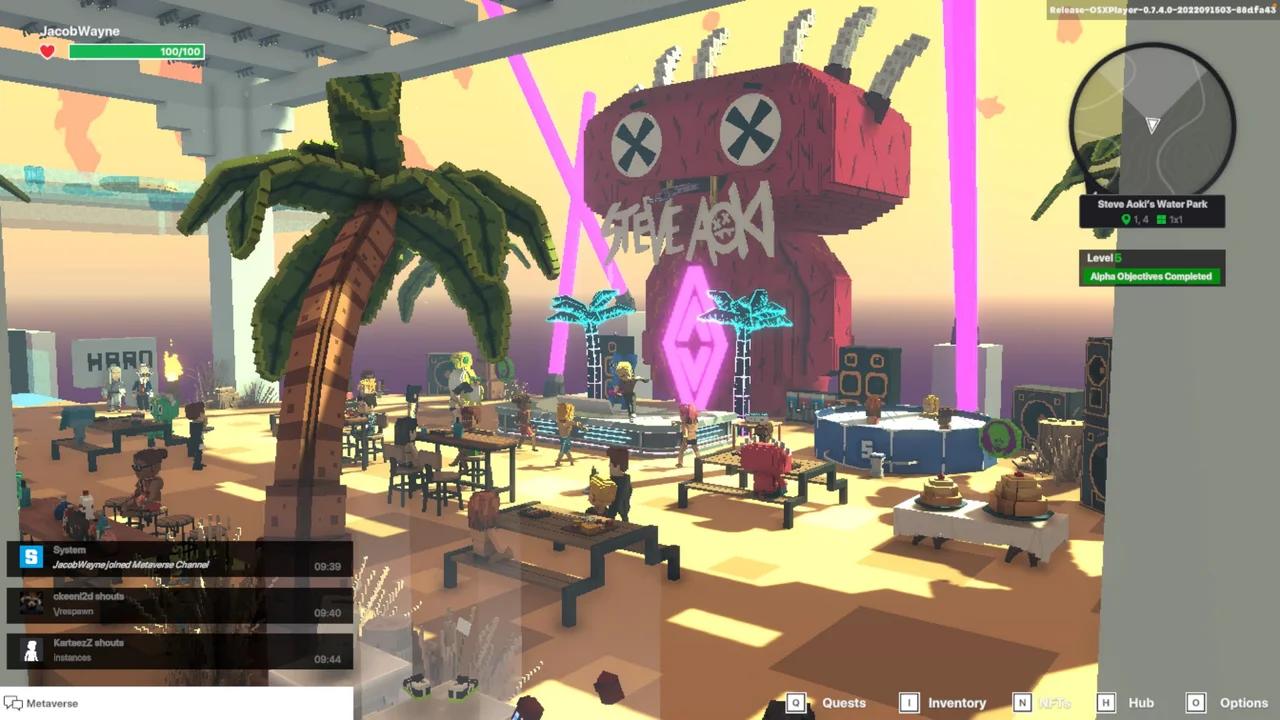The image size is (1280, 720).
Task: Click the Metaverse speech-bubble chat icon
Action: (x=12, y=703)
